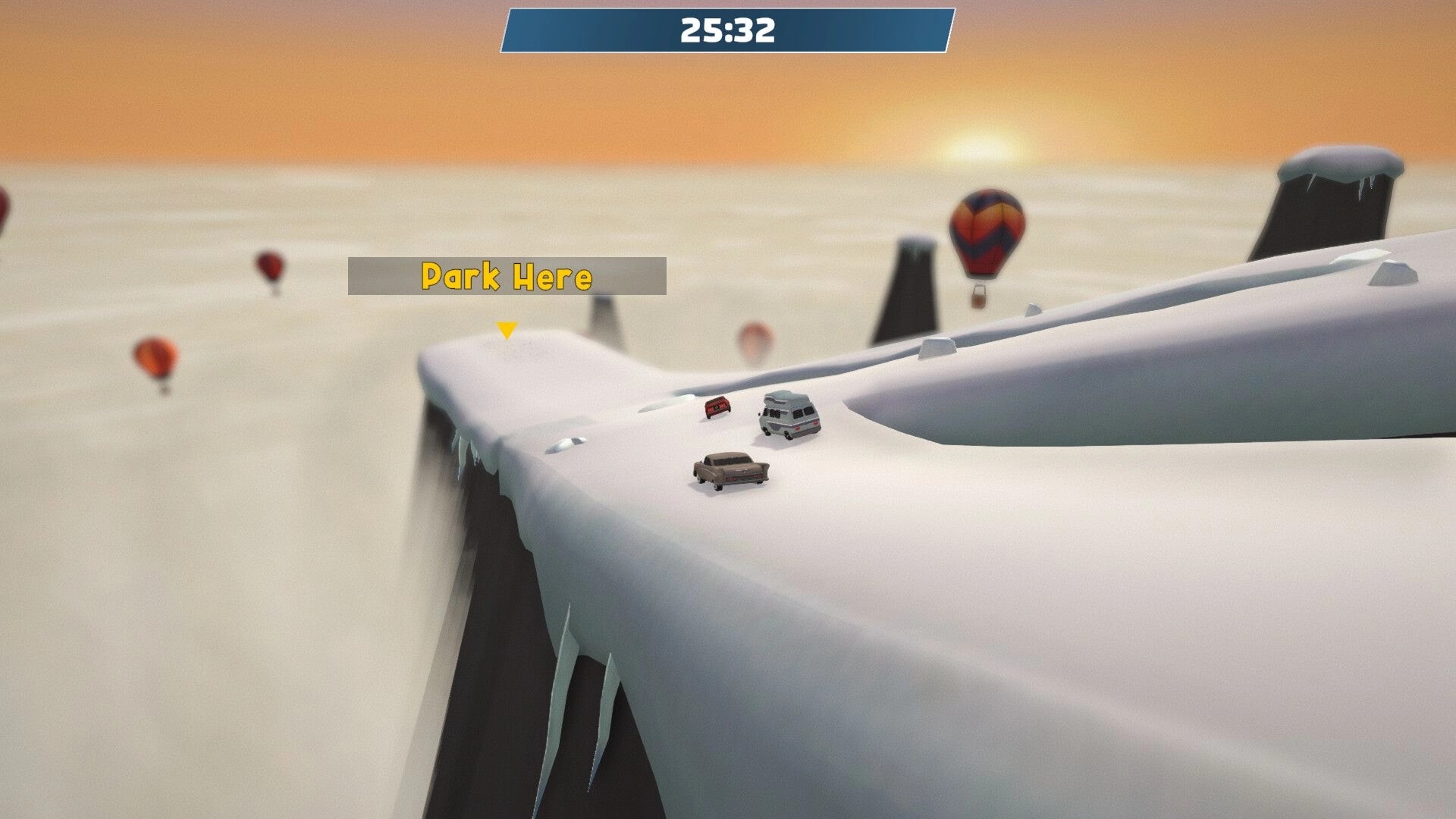Toggle the timer display at the top
The width and height of the screenshot is (1456, 819).
coord(726,30)
